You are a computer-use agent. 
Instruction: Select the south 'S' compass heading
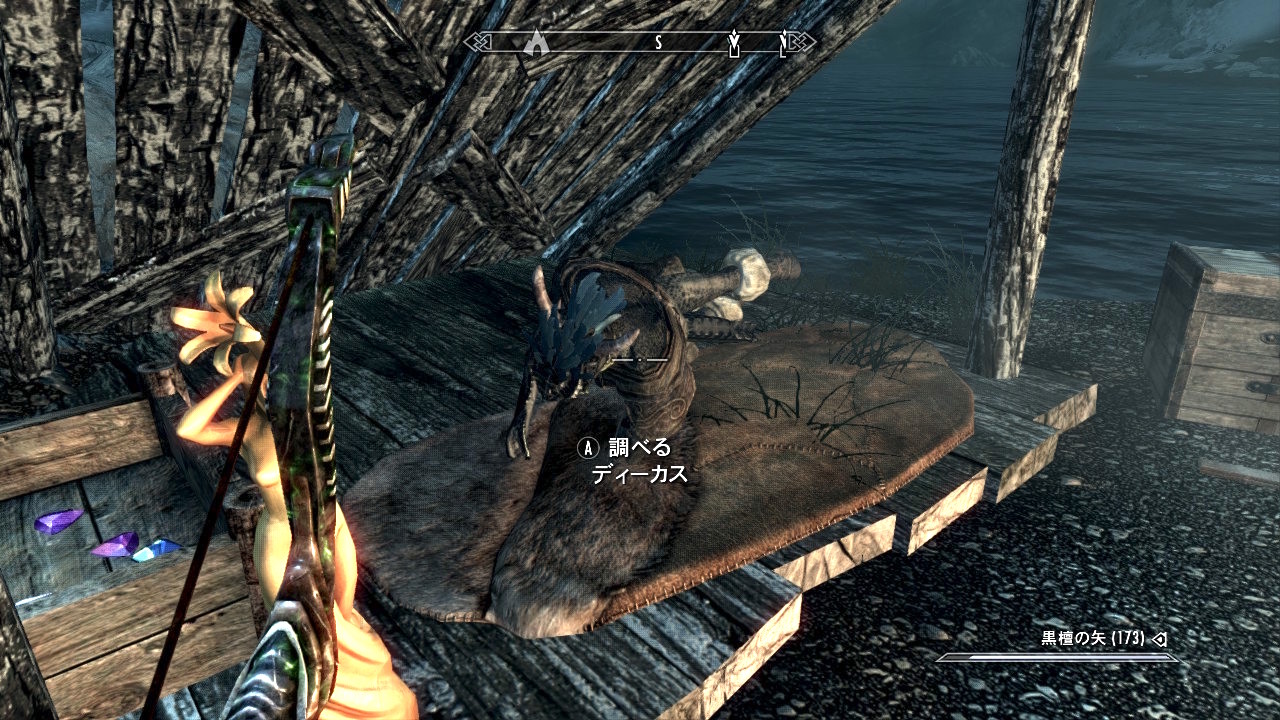point(659,42)
